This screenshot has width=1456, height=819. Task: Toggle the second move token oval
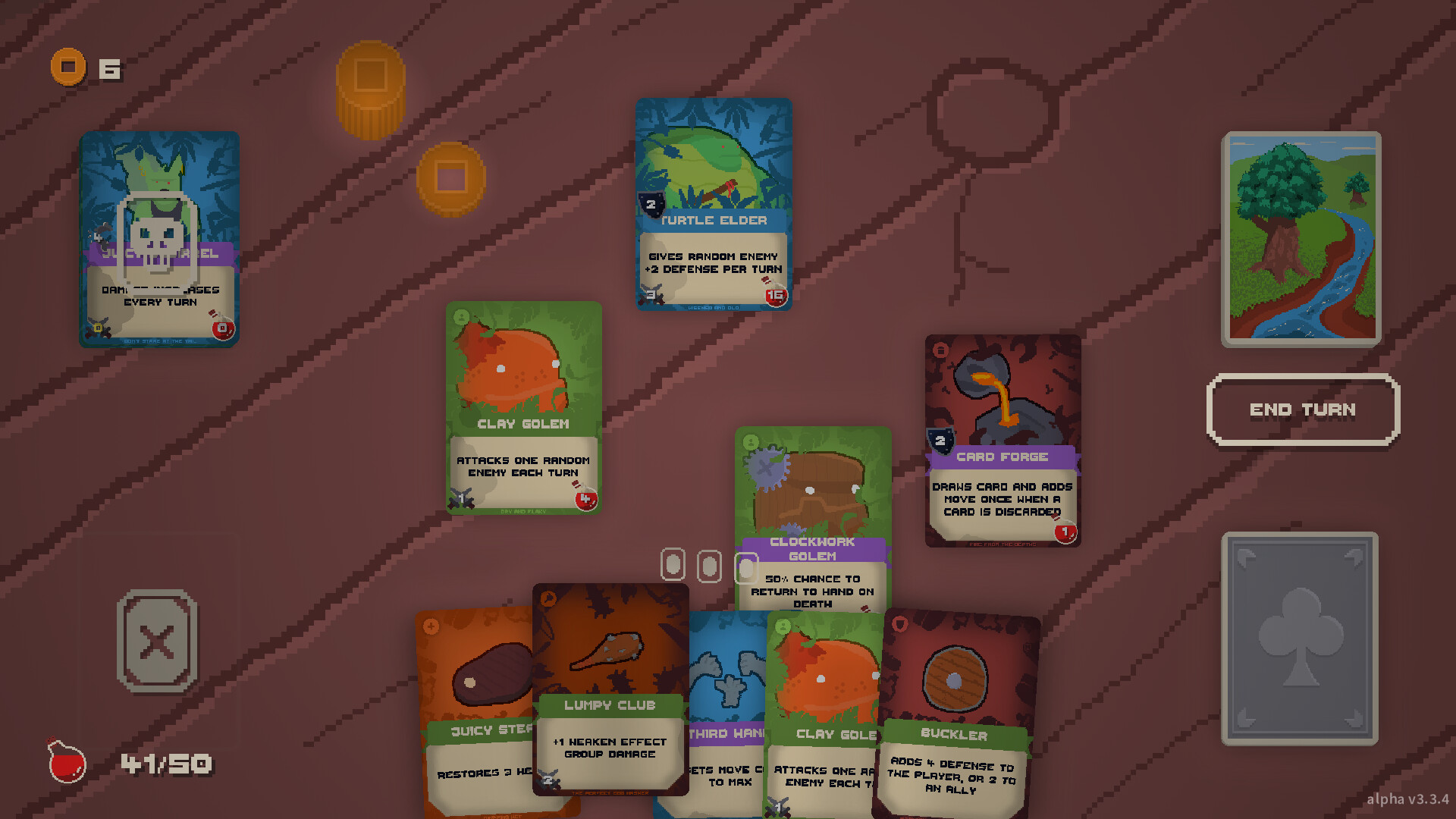click(x=709, y=566)
